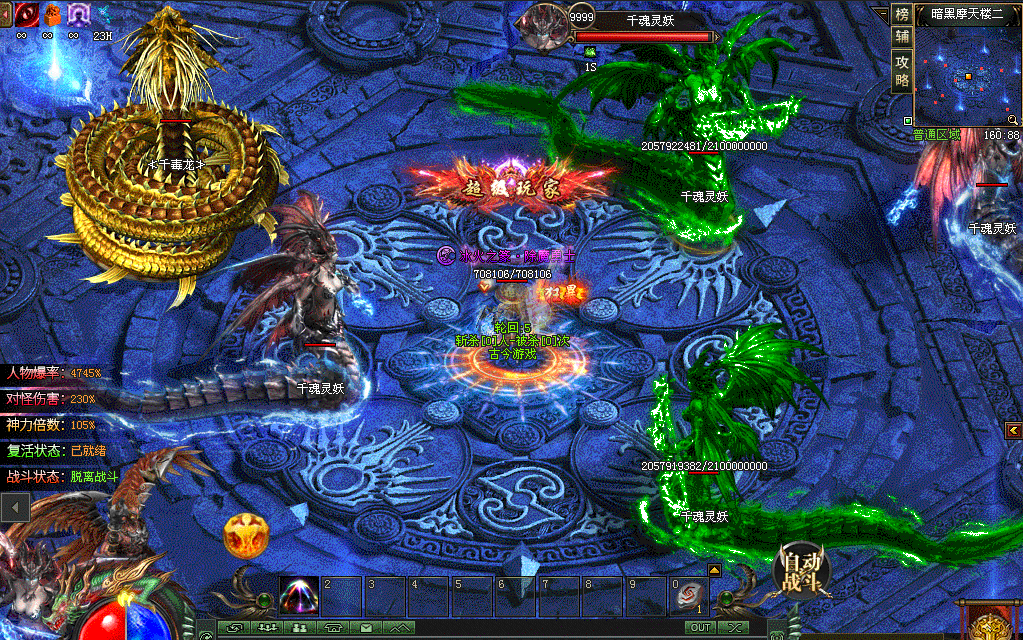Click the purple portal figure buff icon
The image size is (1023, 640).
[x=77, y=13]
